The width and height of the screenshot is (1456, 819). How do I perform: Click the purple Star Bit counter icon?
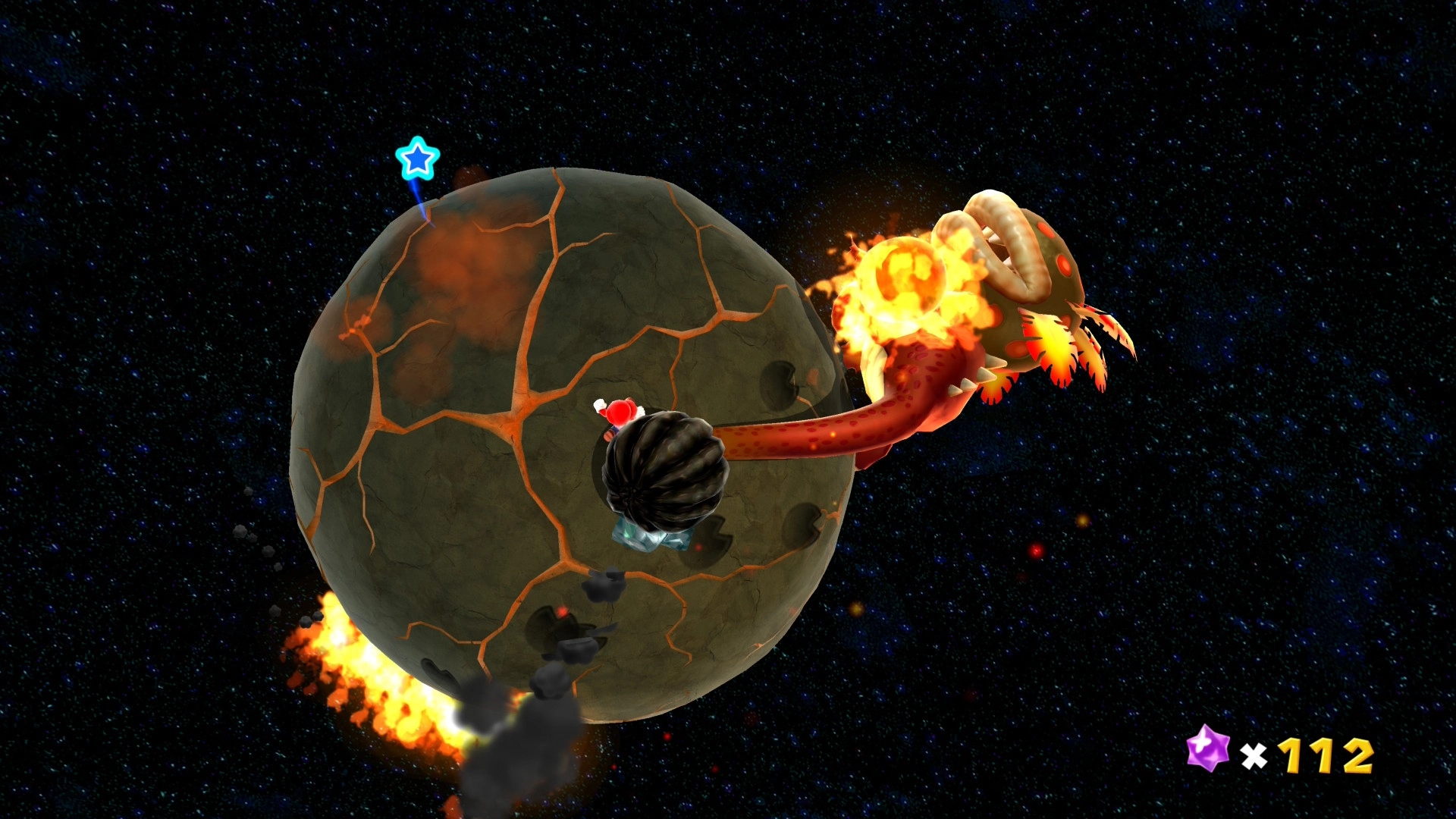(x=1207, y=748)
